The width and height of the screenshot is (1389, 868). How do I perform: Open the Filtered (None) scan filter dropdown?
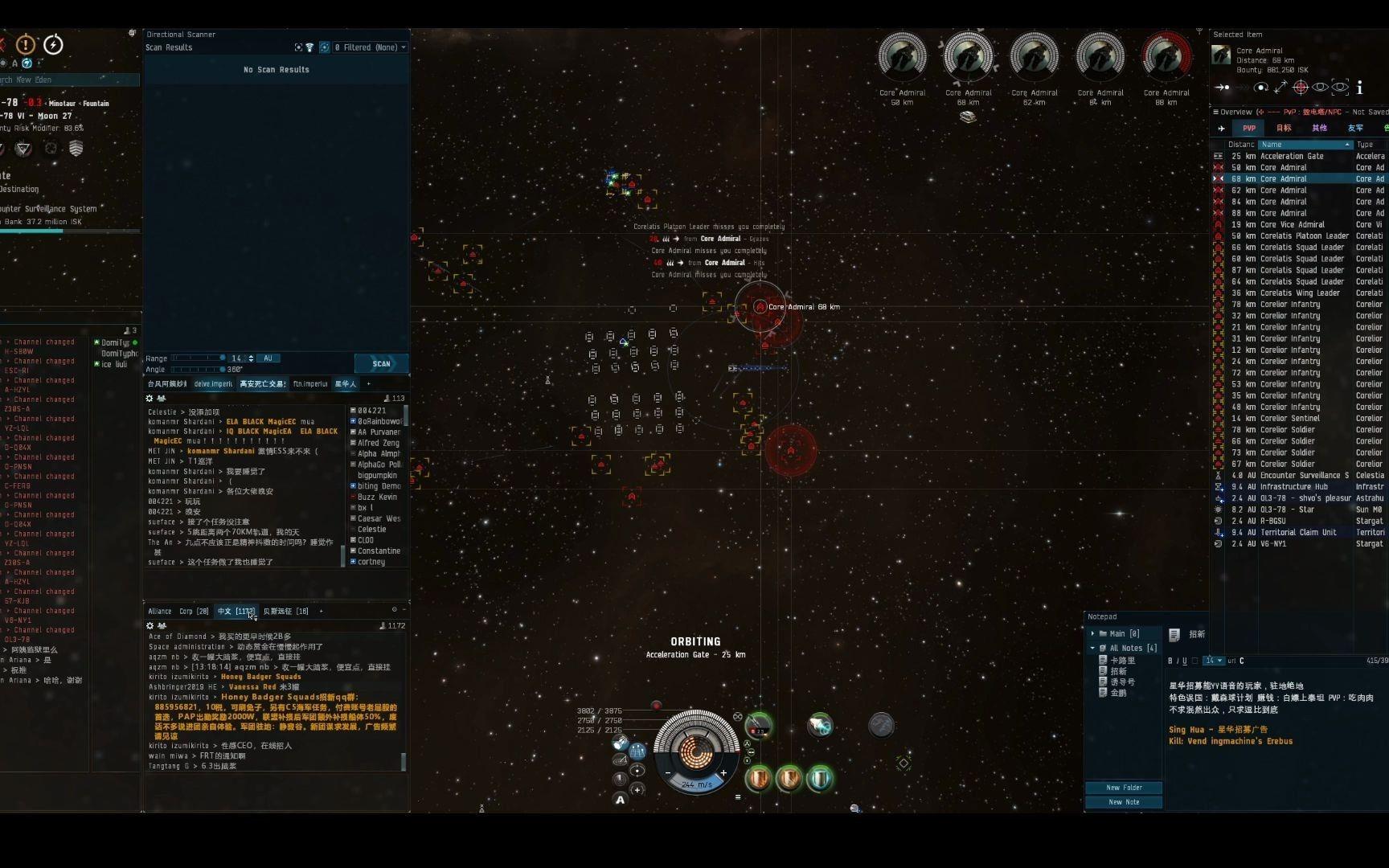point(371,47)
